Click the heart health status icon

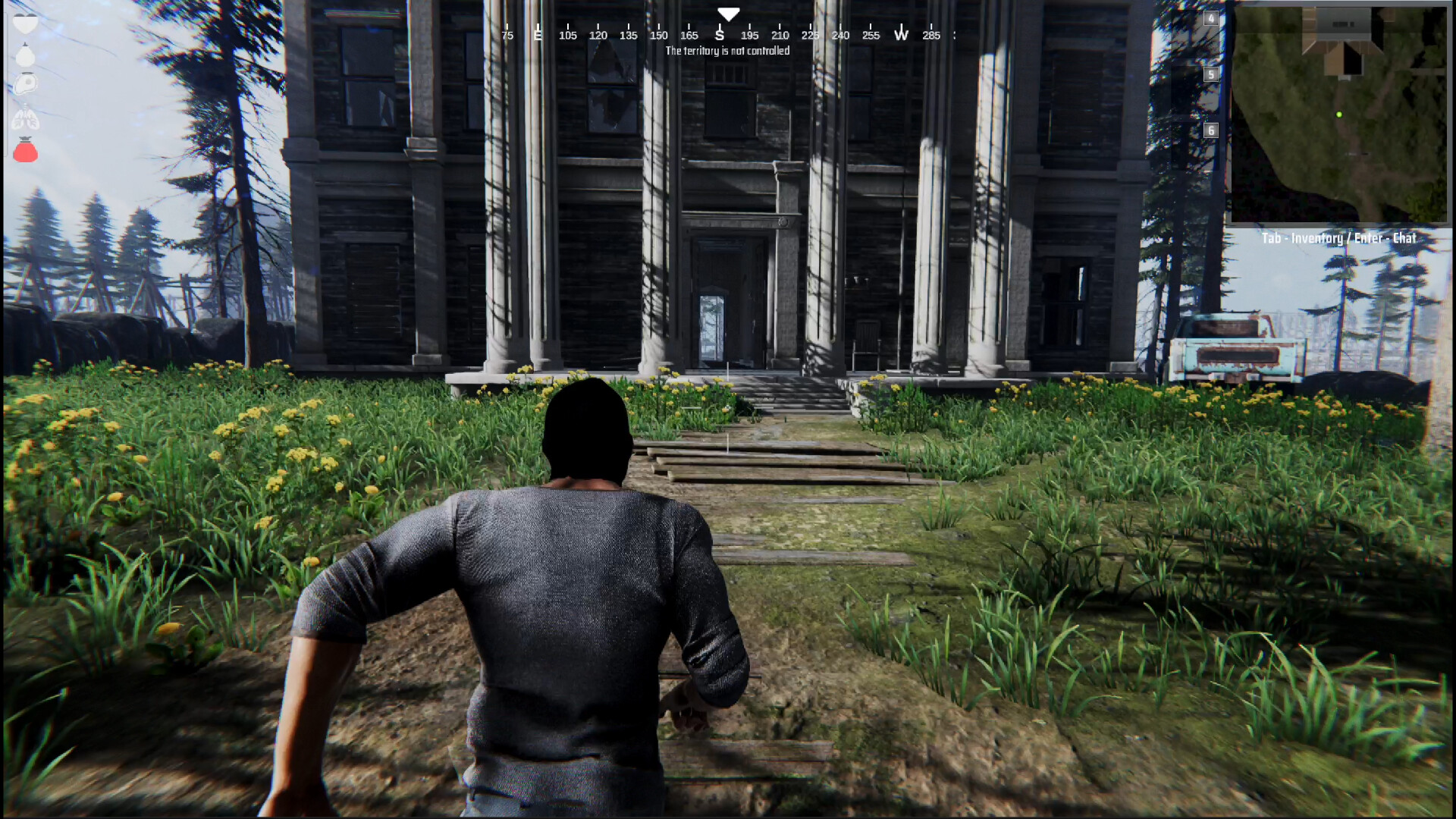(25, 23)
